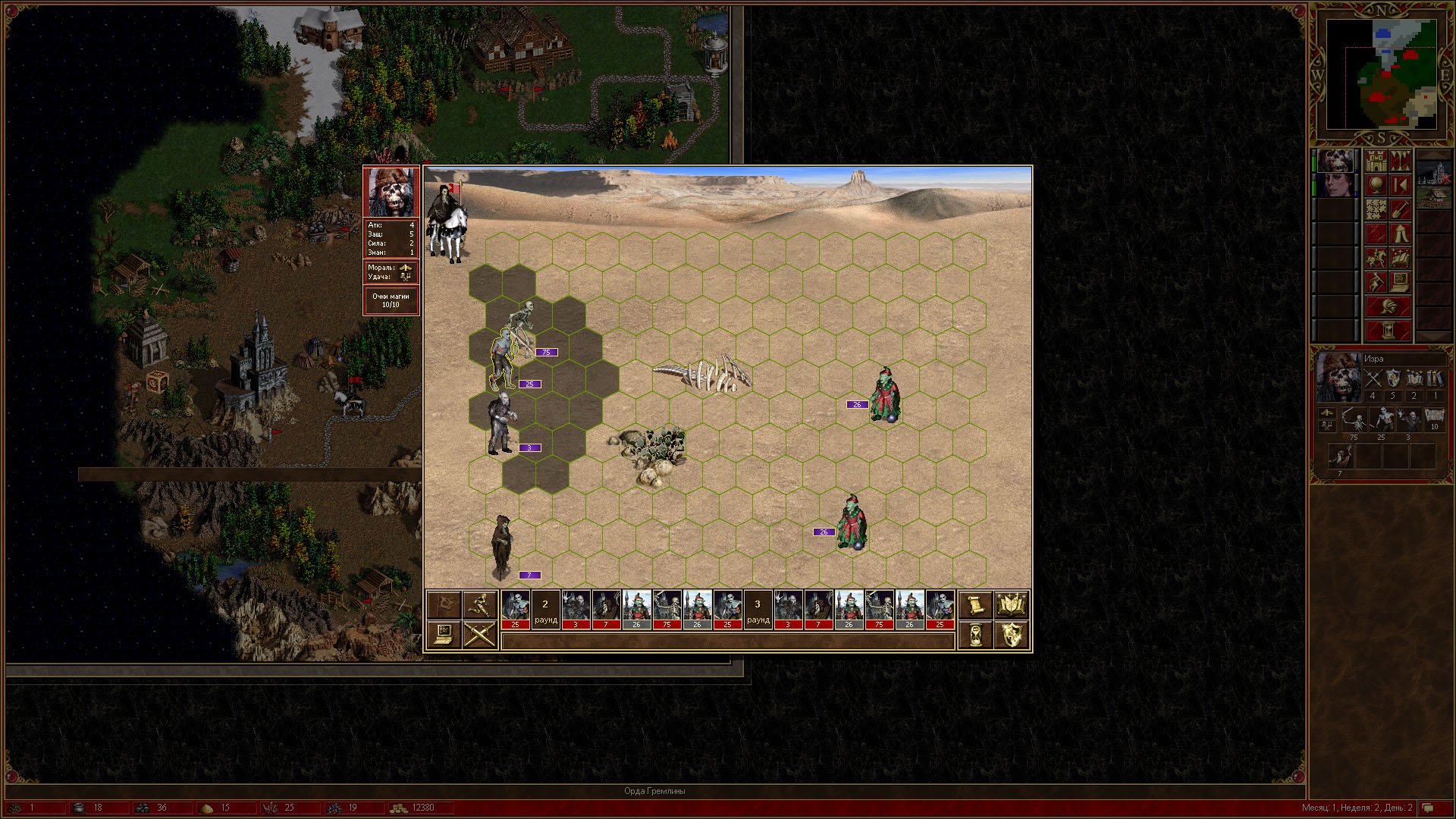Click the adventure panel's end turn hourglass
Image resolution: width=1456 pixels, height=819 pixels.
point(1388,331)
